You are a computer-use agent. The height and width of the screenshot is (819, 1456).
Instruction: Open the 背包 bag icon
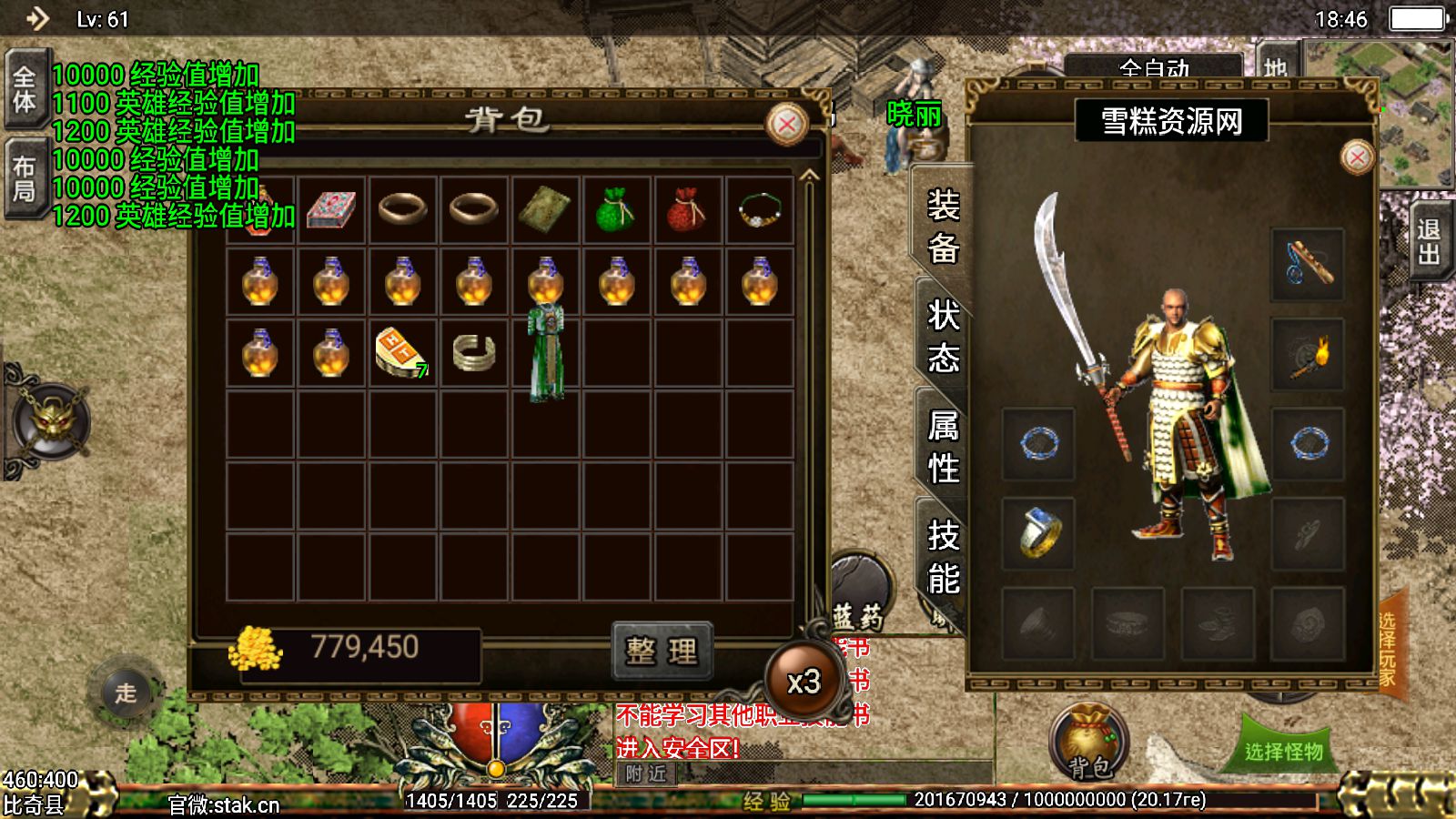click(x=1089, y=743)
